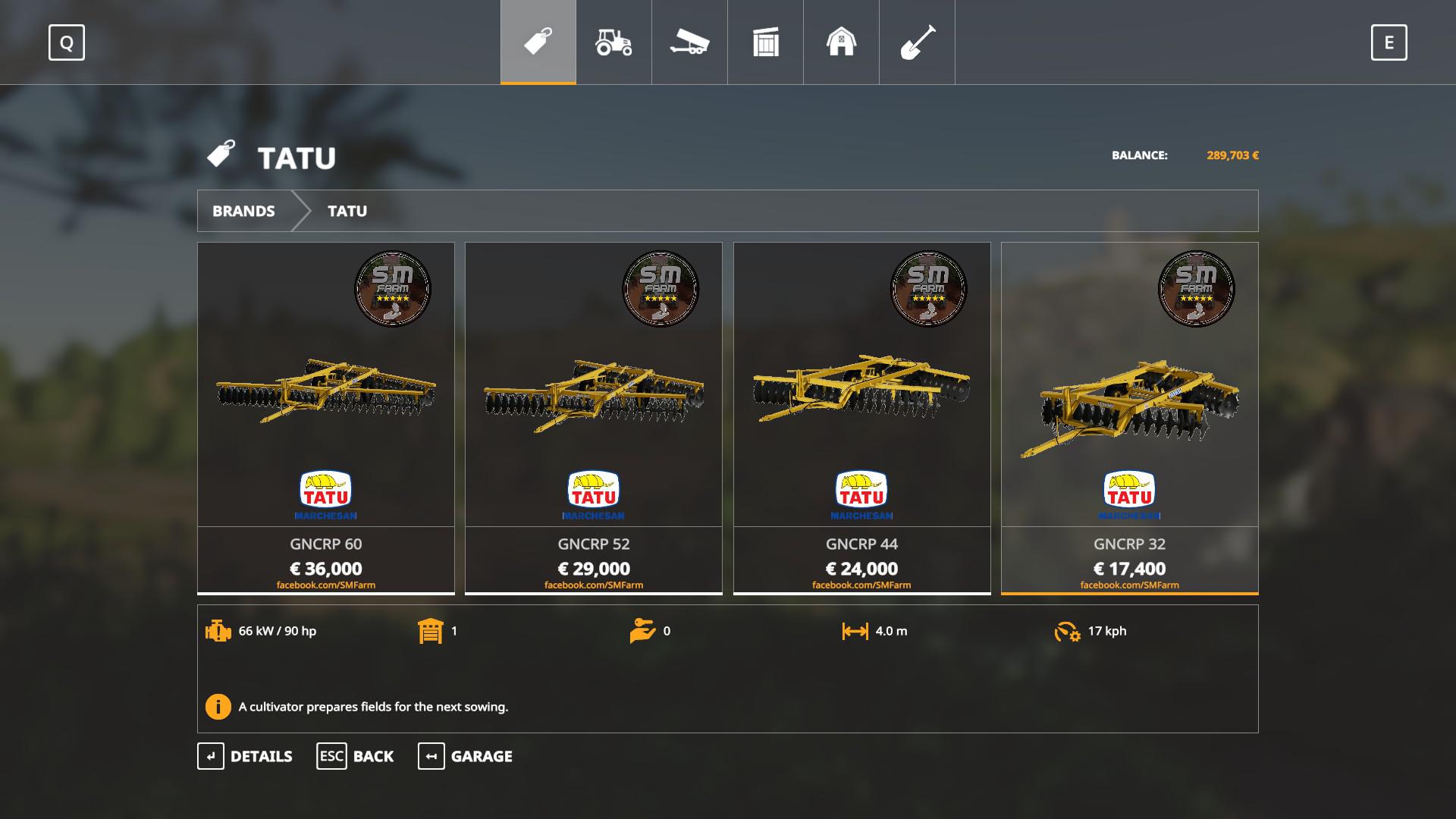Click the TATU breadcrumb entry
This screenshot has width=1456, height=819.
(x=347, y=211)
